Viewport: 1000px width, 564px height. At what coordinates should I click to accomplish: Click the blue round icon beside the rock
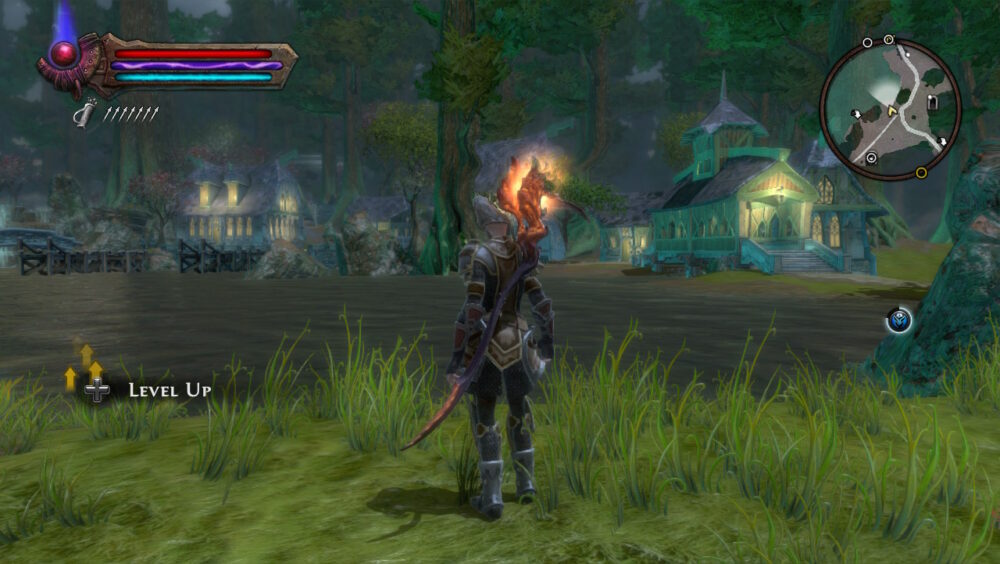point(898,321)
